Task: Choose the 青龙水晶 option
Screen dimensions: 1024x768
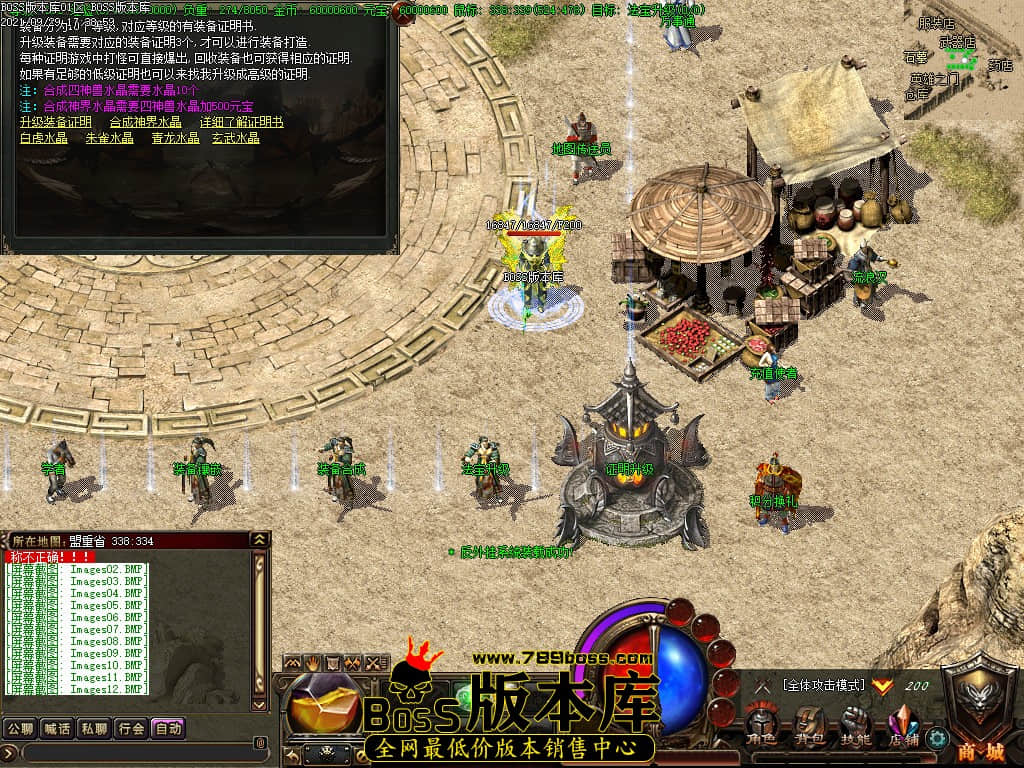Action: (175, 138)
